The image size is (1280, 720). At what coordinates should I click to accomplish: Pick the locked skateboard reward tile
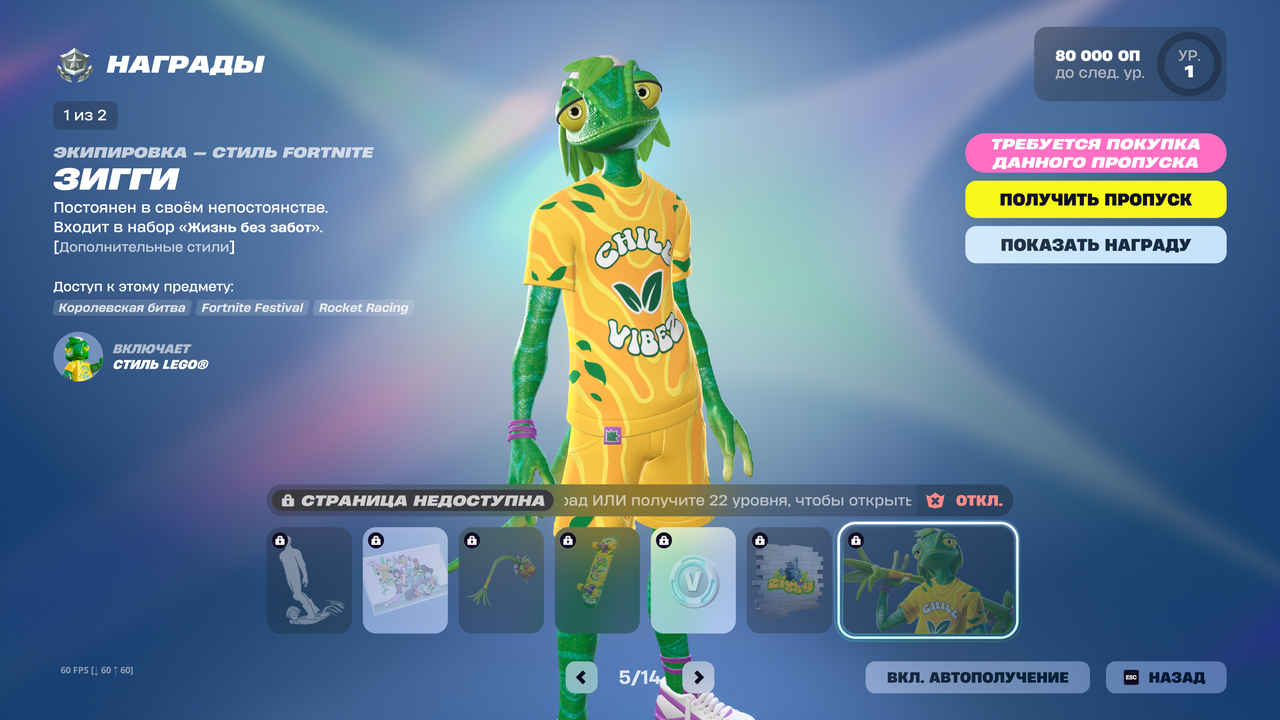[x=597, y=581]
